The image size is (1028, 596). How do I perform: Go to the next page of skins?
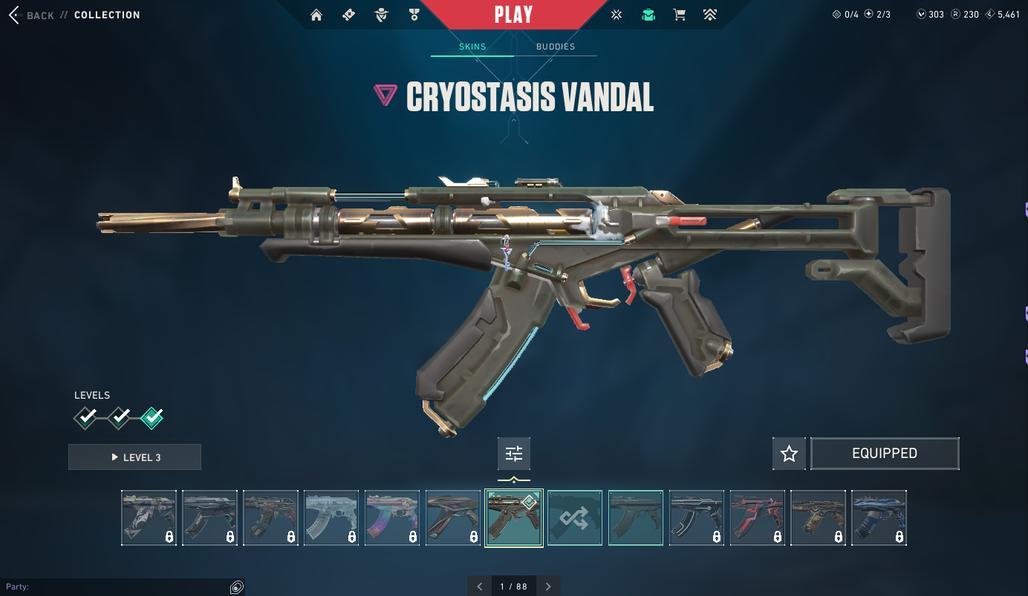tap(547, 586)
